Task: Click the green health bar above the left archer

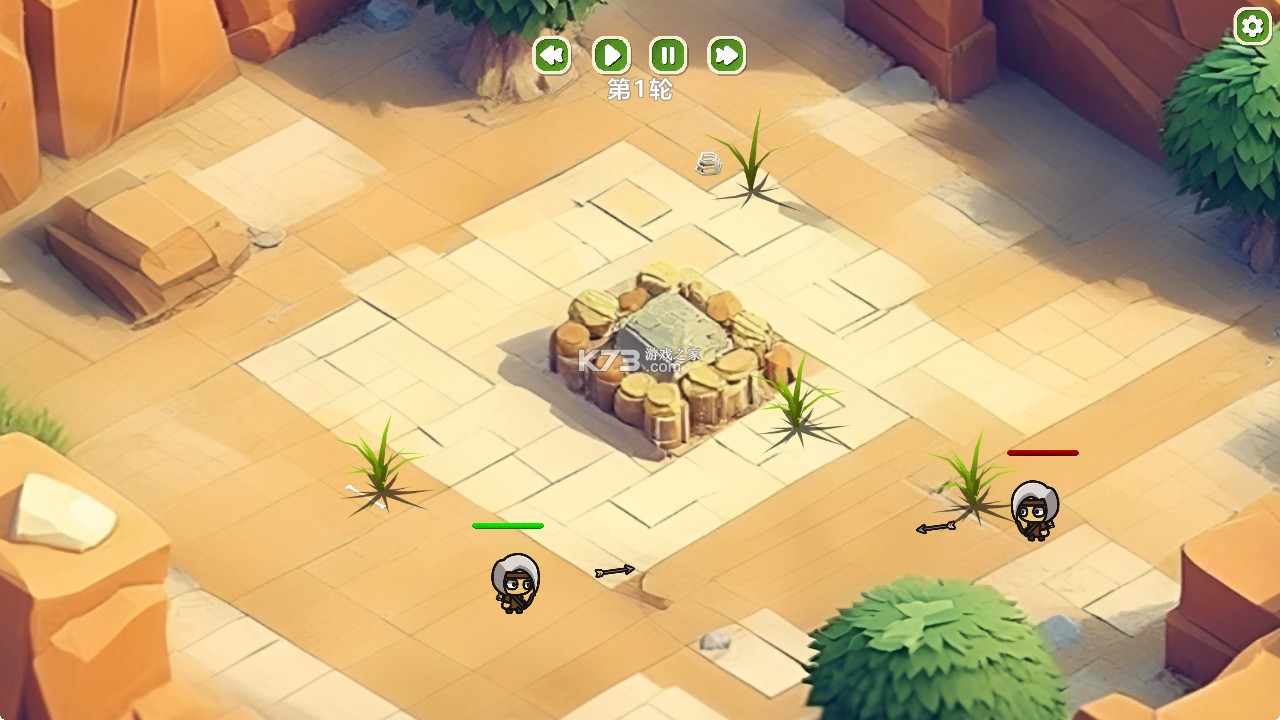Action: click(506, 524)
